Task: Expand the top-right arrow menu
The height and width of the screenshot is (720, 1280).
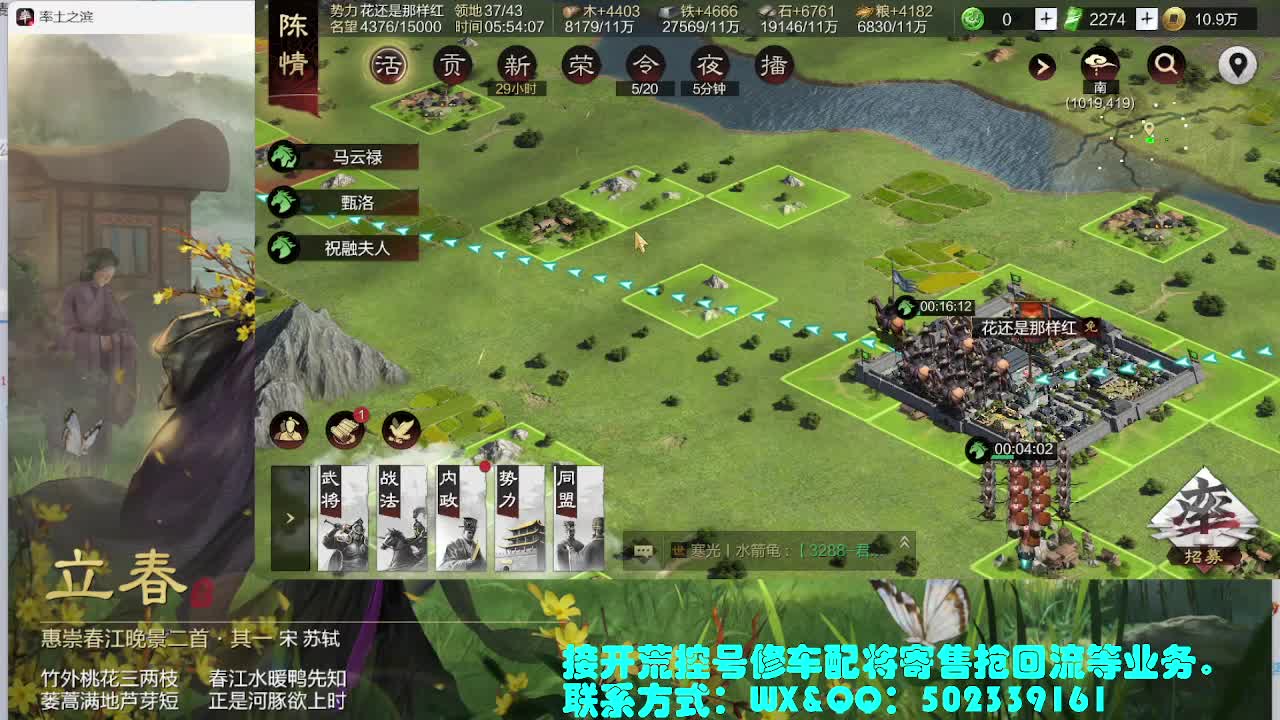Action: 1043,66
